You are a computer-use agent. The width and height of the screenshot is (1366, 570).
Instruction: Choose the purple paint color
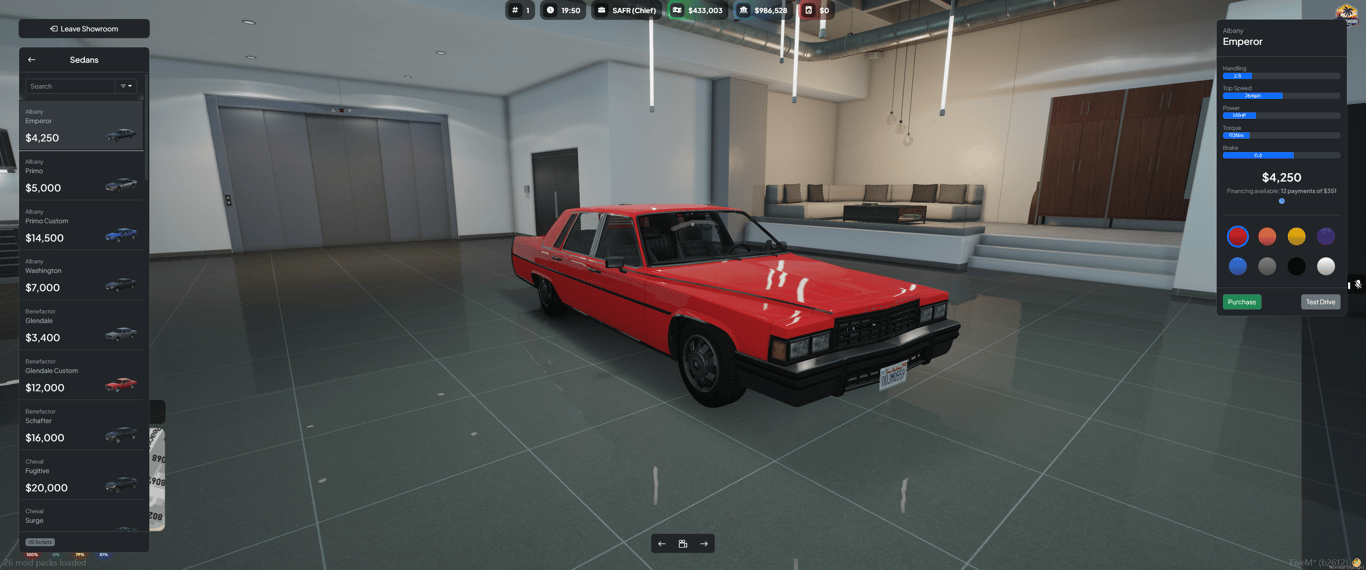point(1325,237)
